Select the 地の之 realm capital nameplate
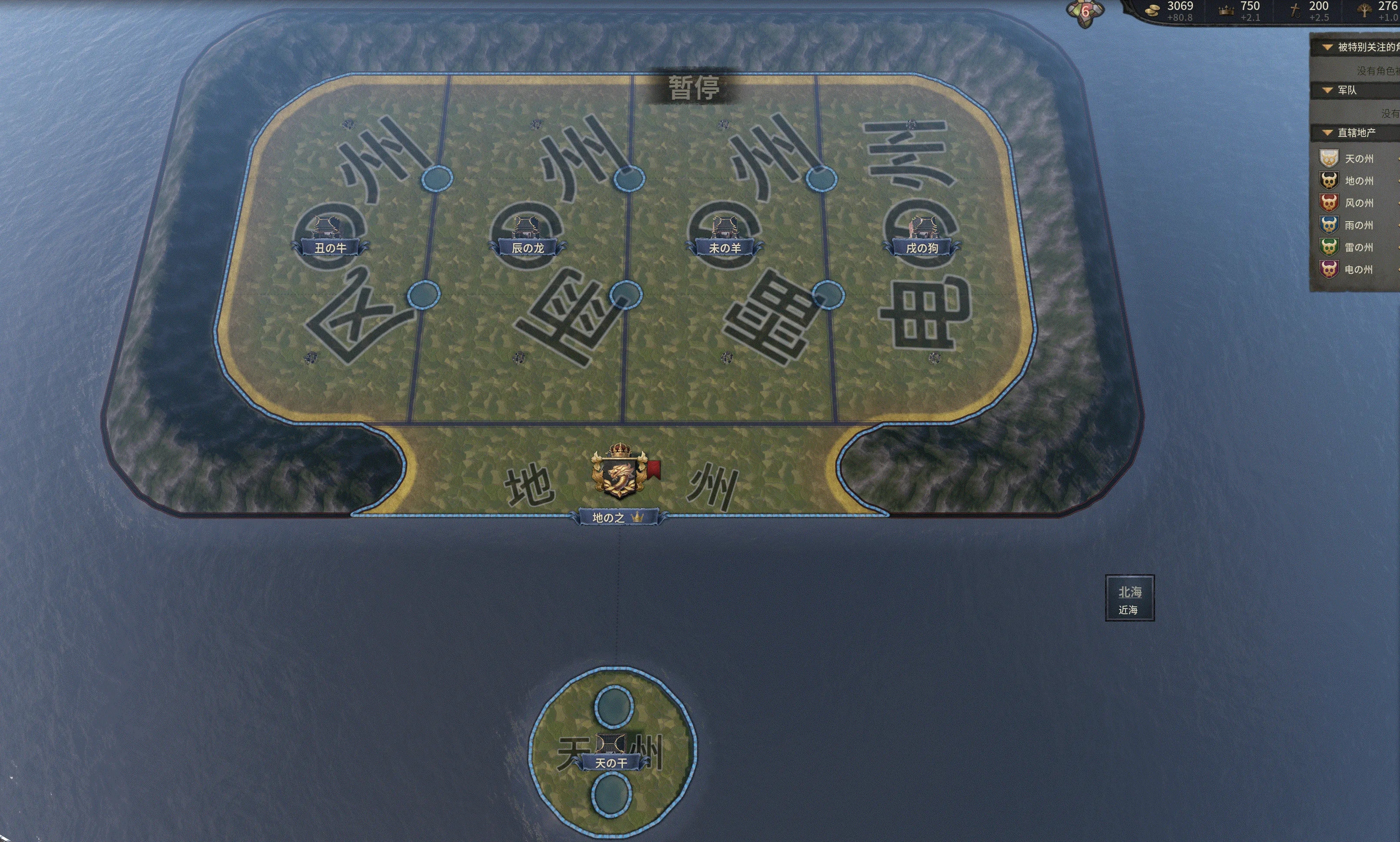Screen dimensions: 1400x842 [618, 517]
